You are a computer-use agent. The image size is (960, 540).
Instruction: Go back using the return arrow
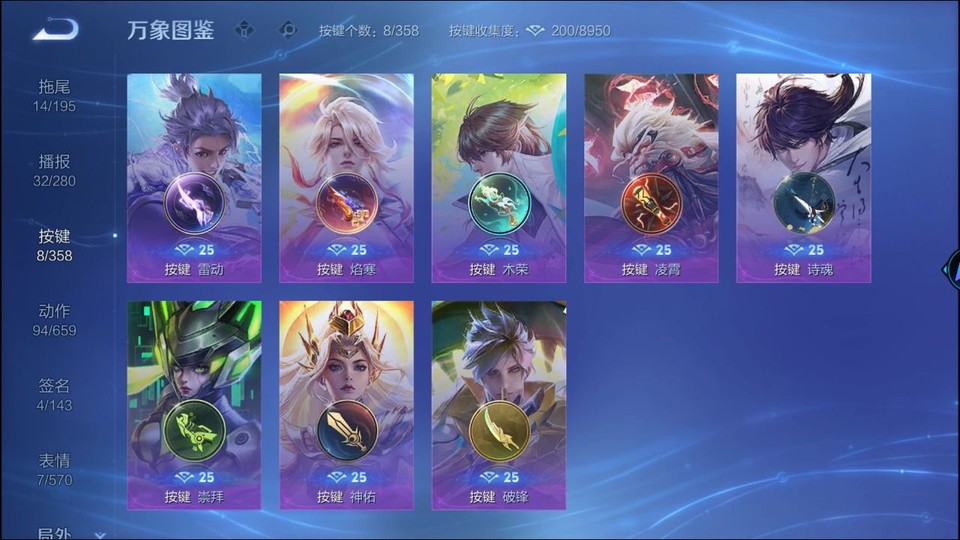(55, 30)
